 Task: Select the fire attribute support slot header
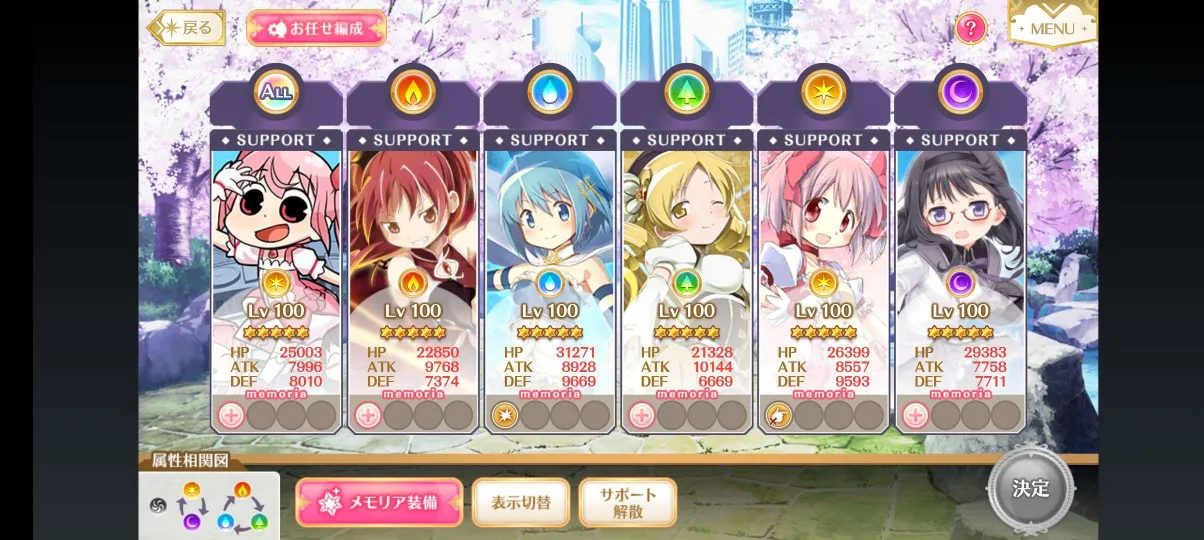tap(413, 93)
